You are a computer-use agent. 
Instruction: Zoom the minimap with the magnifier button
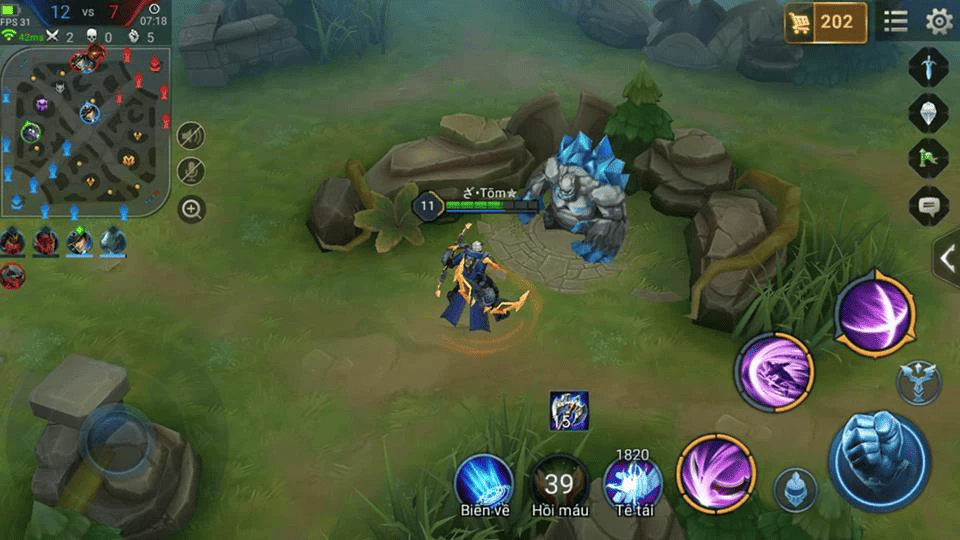click(191, 209)
